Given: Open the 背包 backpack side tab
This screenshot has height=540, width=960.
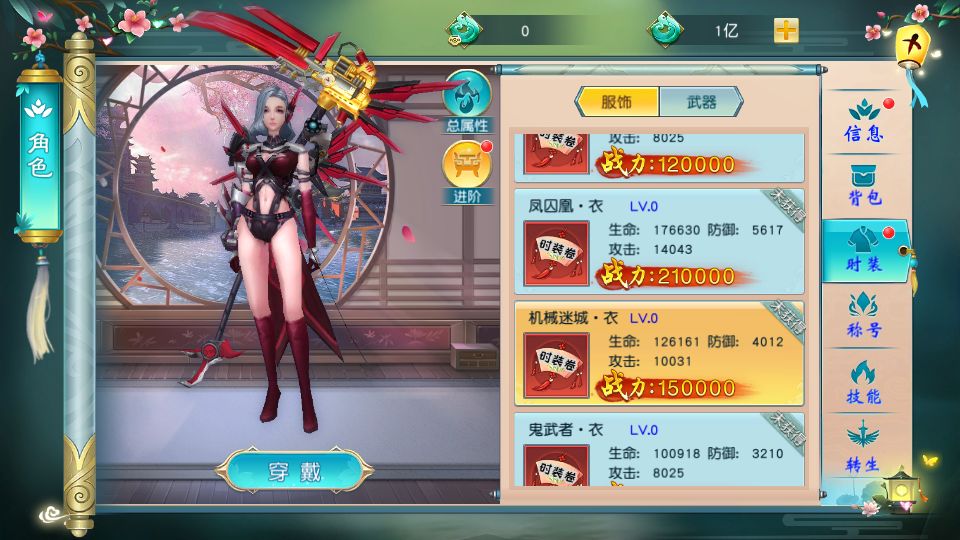Looking at the screenshot, I should pyautogui.click(x=863, y=185).
